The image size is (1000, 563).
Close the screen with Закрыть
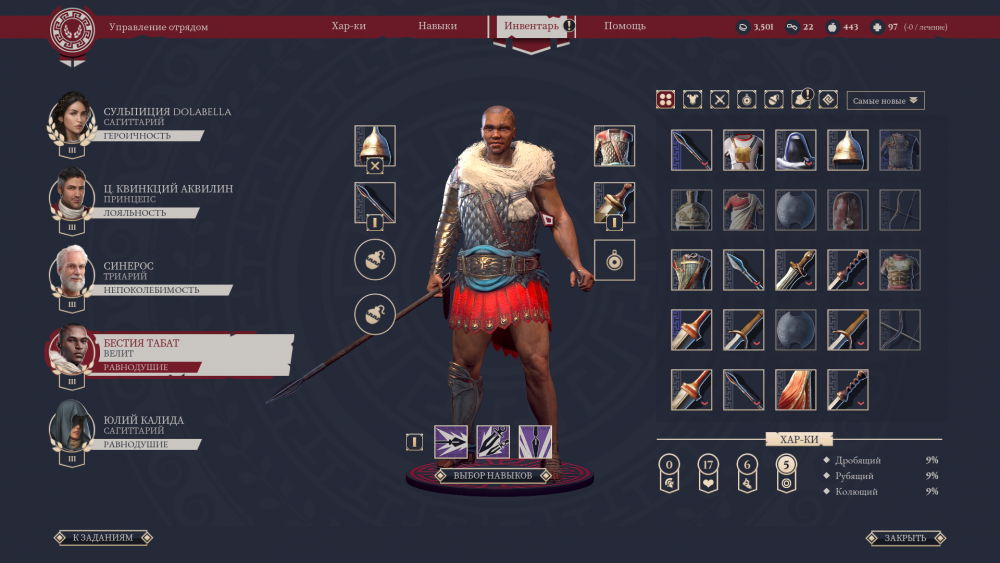point(905,538)
